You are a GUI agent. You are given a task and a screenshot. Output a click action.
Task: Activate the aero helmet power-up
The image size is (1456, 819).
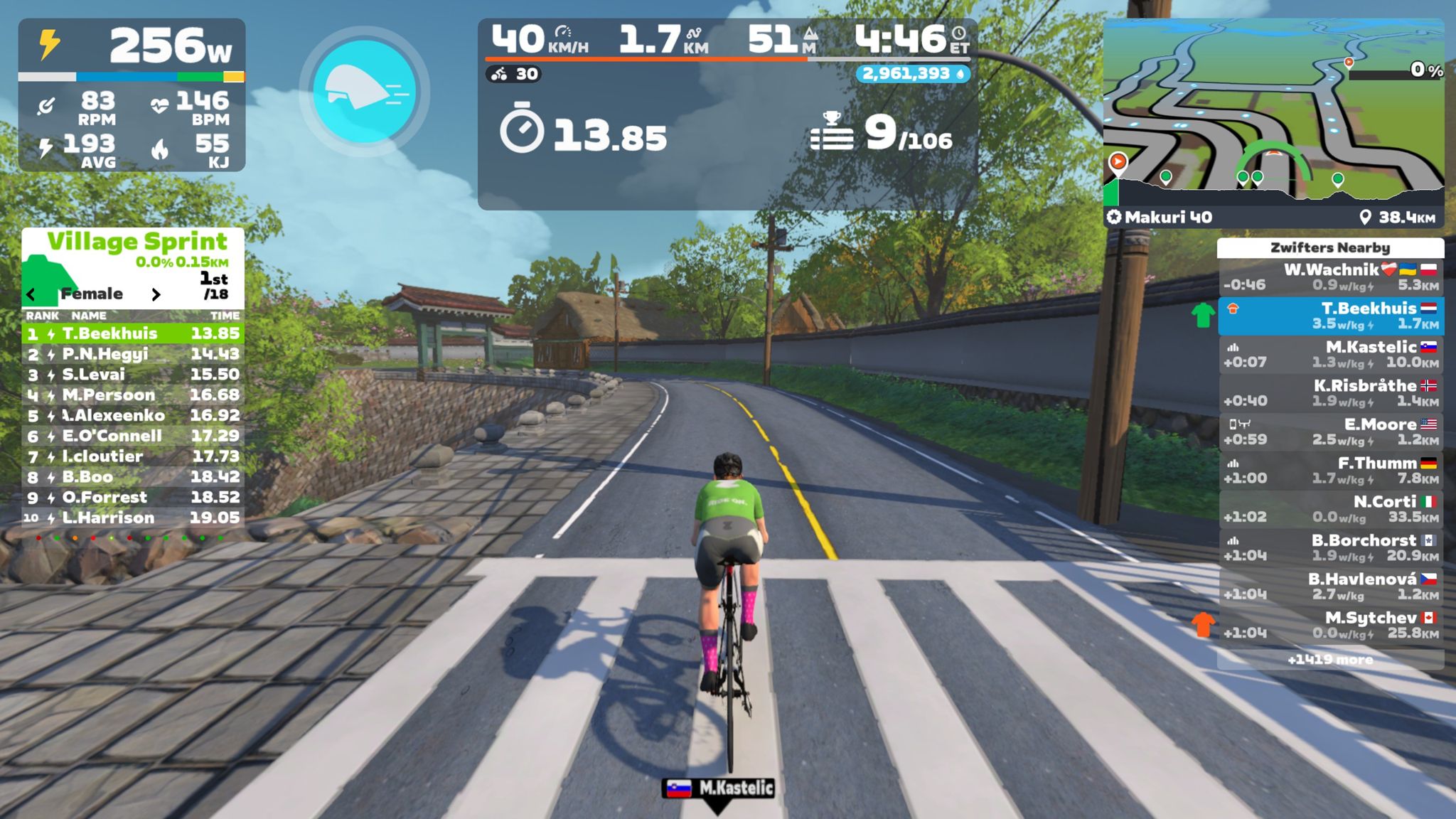point(364,91)
